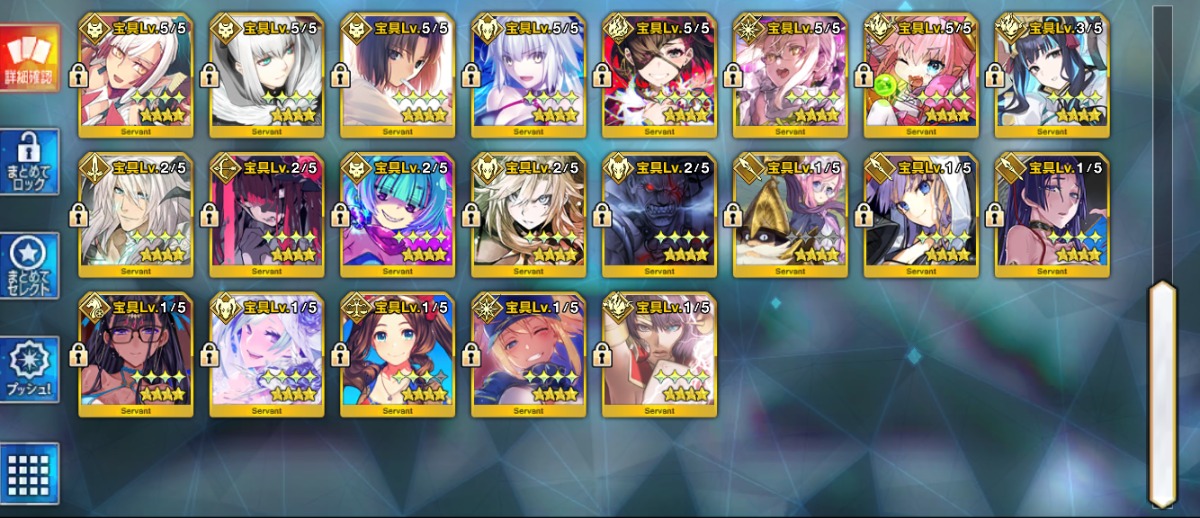The width and height of the screenshot is (1200, 518).
Task: Select the winking pink-haired servant card
Action: [x=921, y=76]
